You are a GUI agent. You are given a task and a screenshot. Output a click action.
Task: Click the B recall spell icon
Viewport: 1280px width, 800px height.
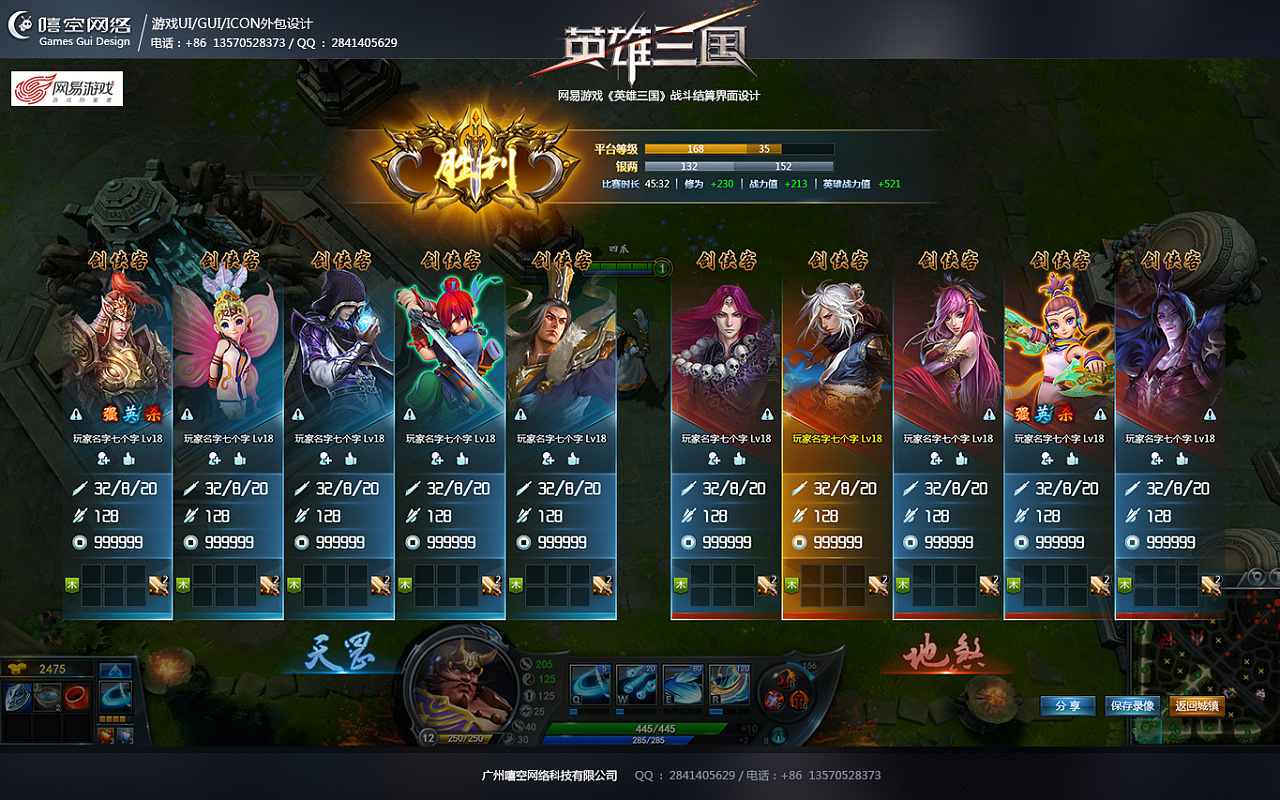778,734
